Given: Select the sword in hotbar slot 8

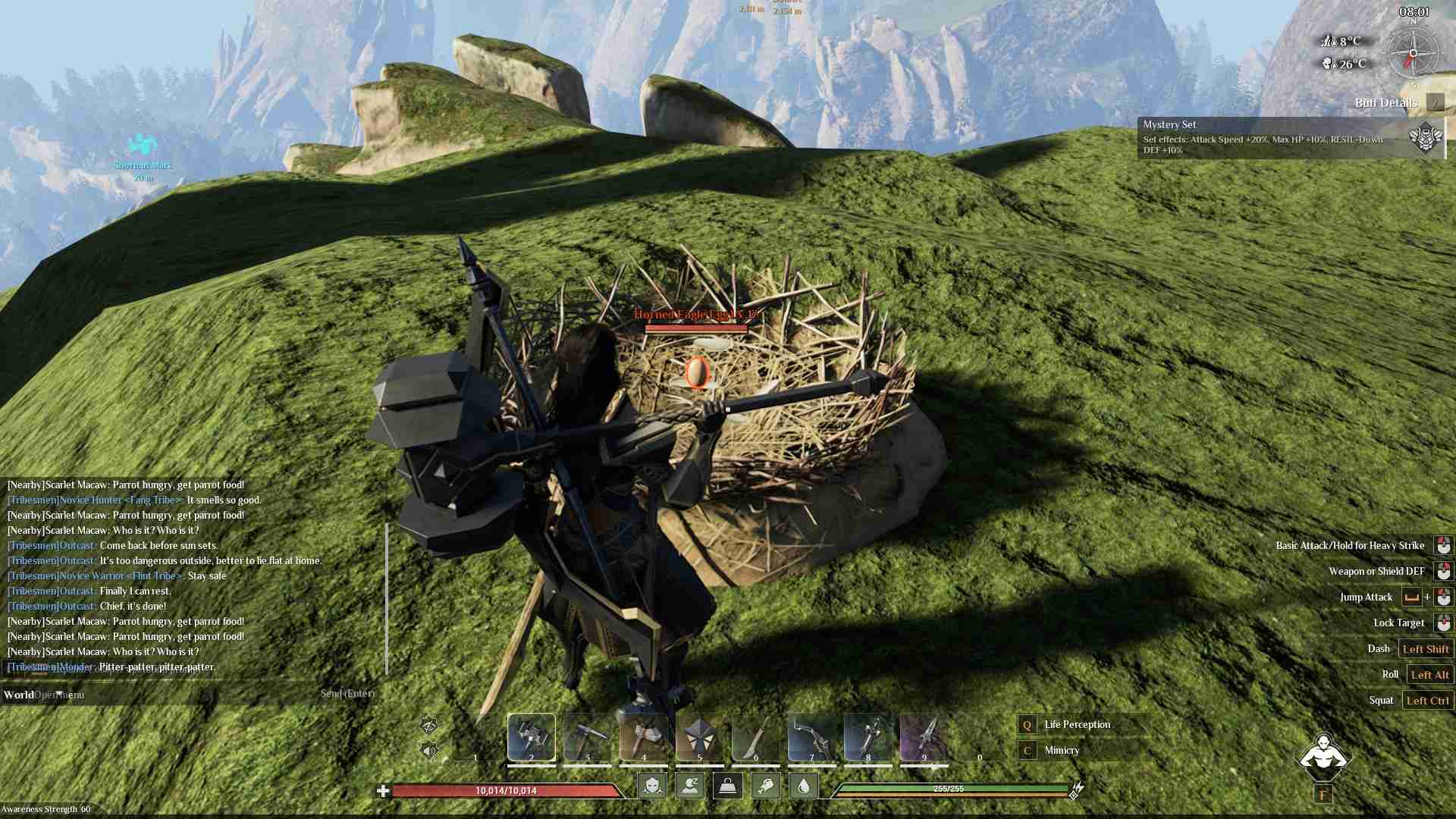Looking at the screenshot, I should [868, 736].
